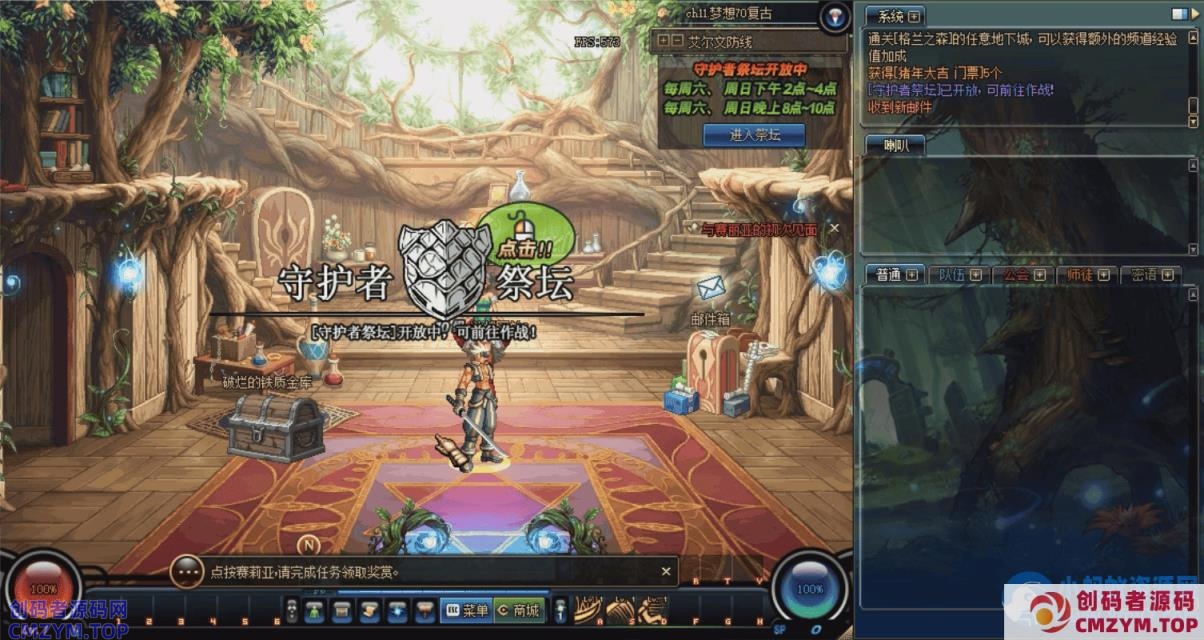1204x640 pixels.
Task: Click the round channel icon beside the server name
Action: [x=835, y=16]
